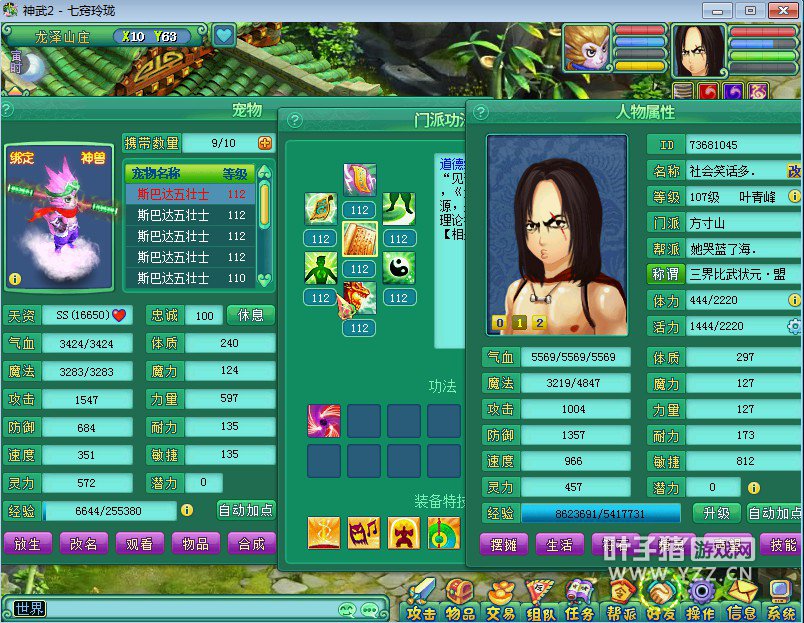Release the pet with the 放生 button
804x623 pixels.
pyautogui.click(x=28, y=544)
